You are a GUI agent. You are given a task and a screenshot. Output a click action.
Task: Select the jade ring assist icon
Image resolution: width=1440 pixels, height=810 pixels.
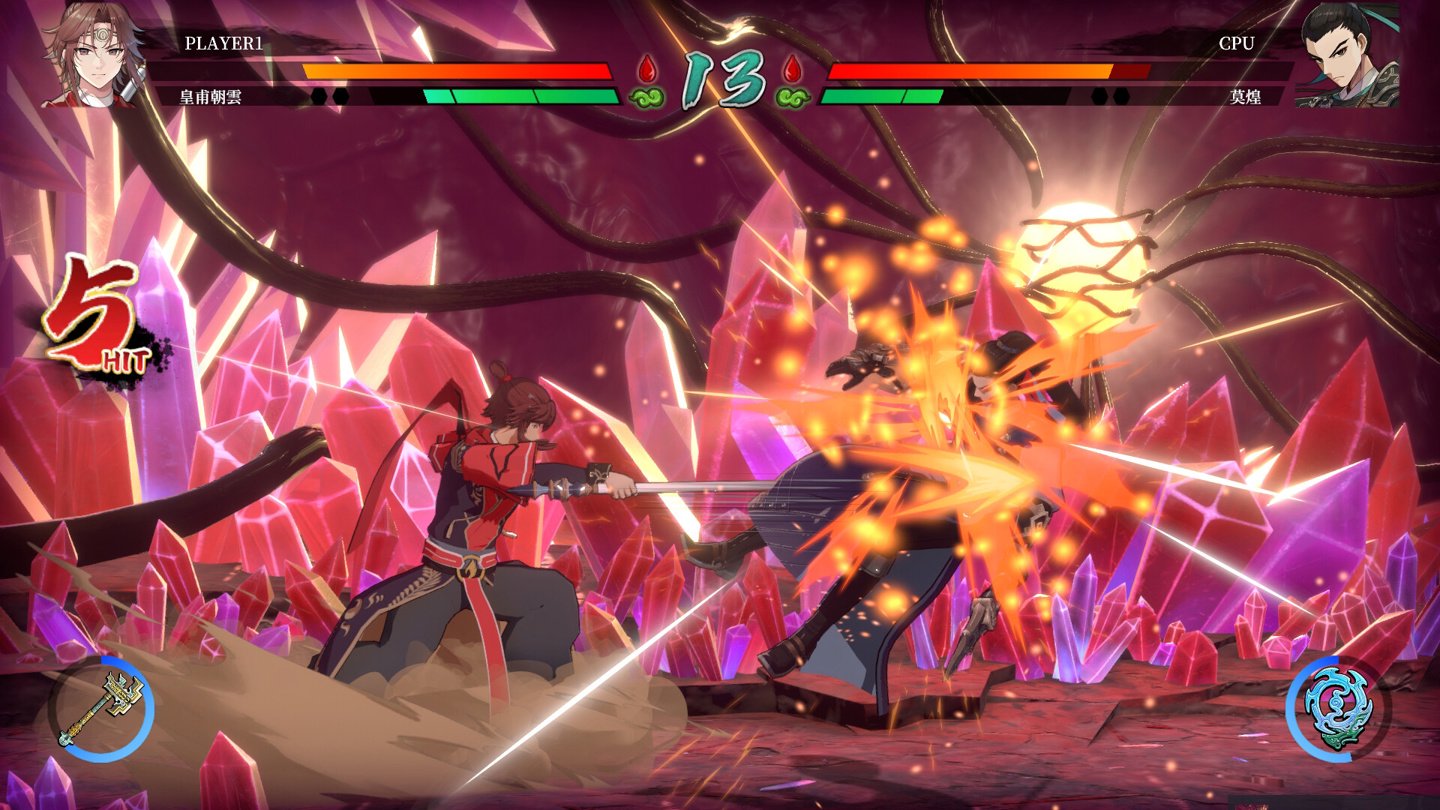[x=1338, y=710]
